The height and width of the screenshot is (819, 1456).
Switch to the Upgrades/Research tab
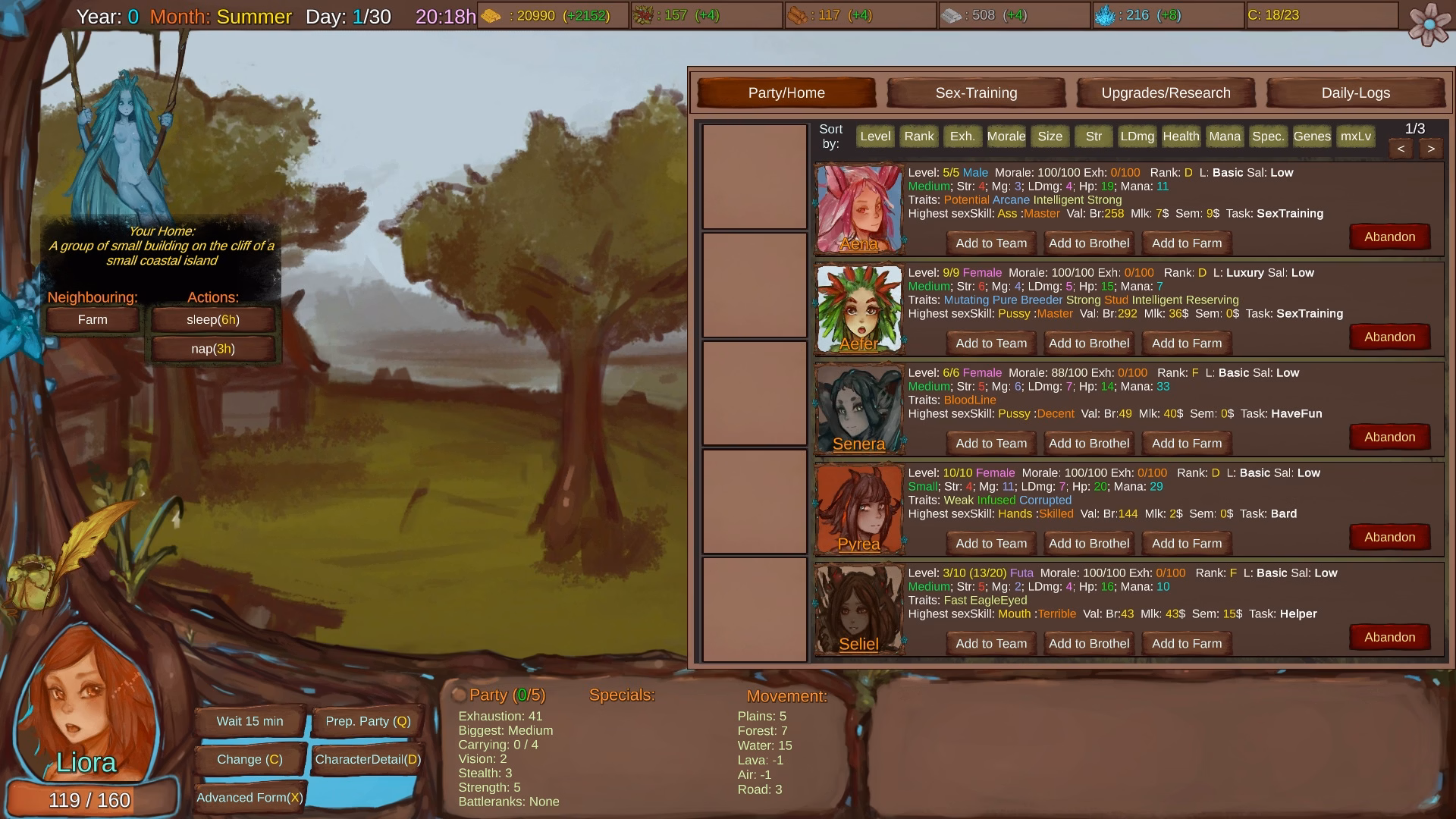coord(1166,93)
